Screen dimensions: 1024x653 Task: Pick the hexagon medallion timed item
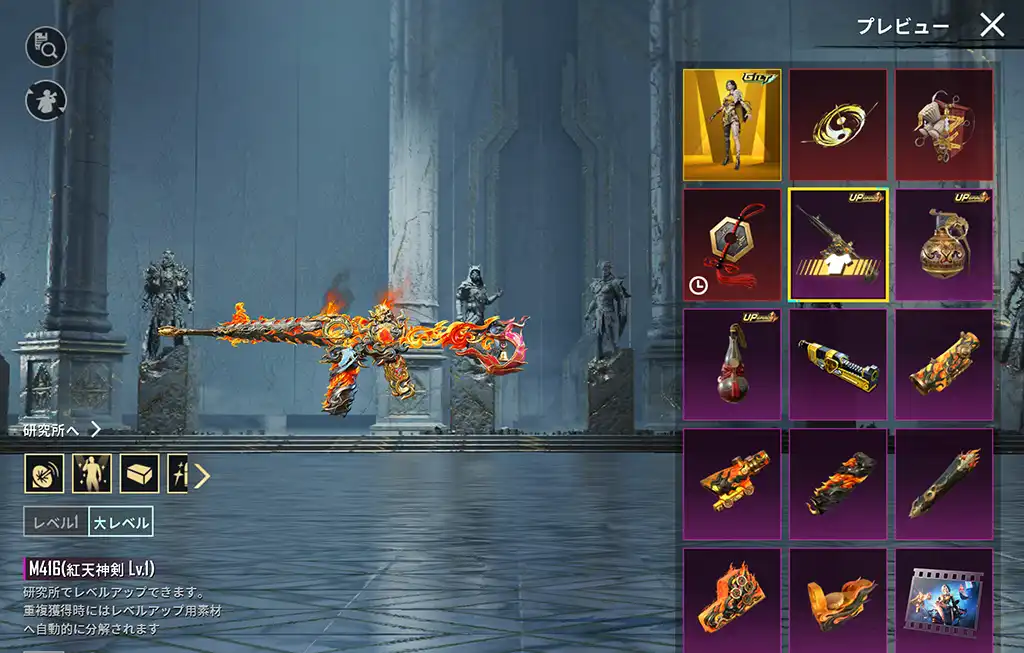(x=732, y=245)
